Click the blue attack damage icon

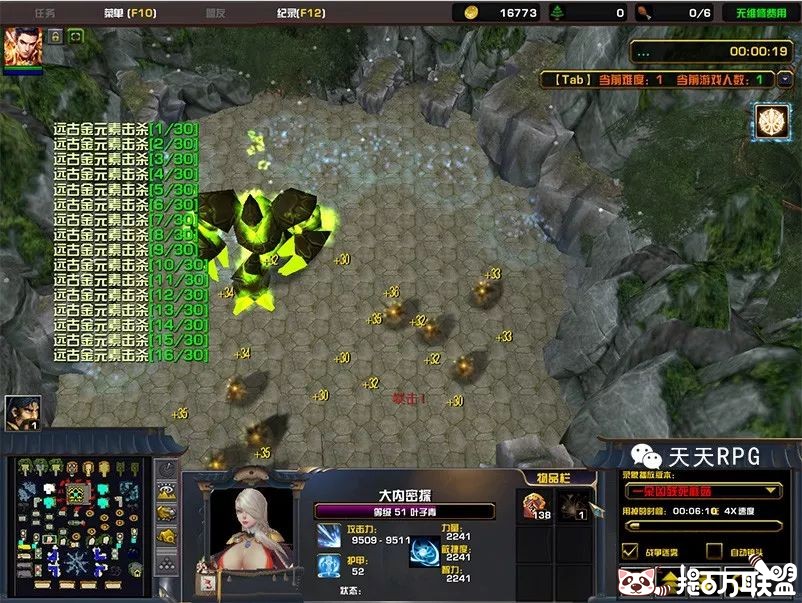329,535
